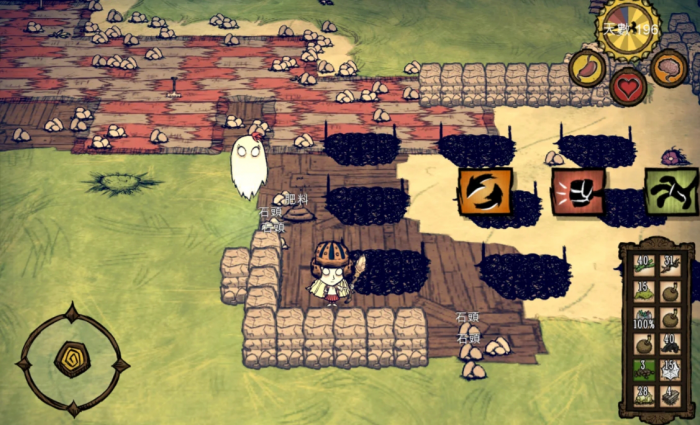The height and width of the screenshot is (425, 700).
Task: Tap the red punching fist attack button
Action: (x=577, y=191)
